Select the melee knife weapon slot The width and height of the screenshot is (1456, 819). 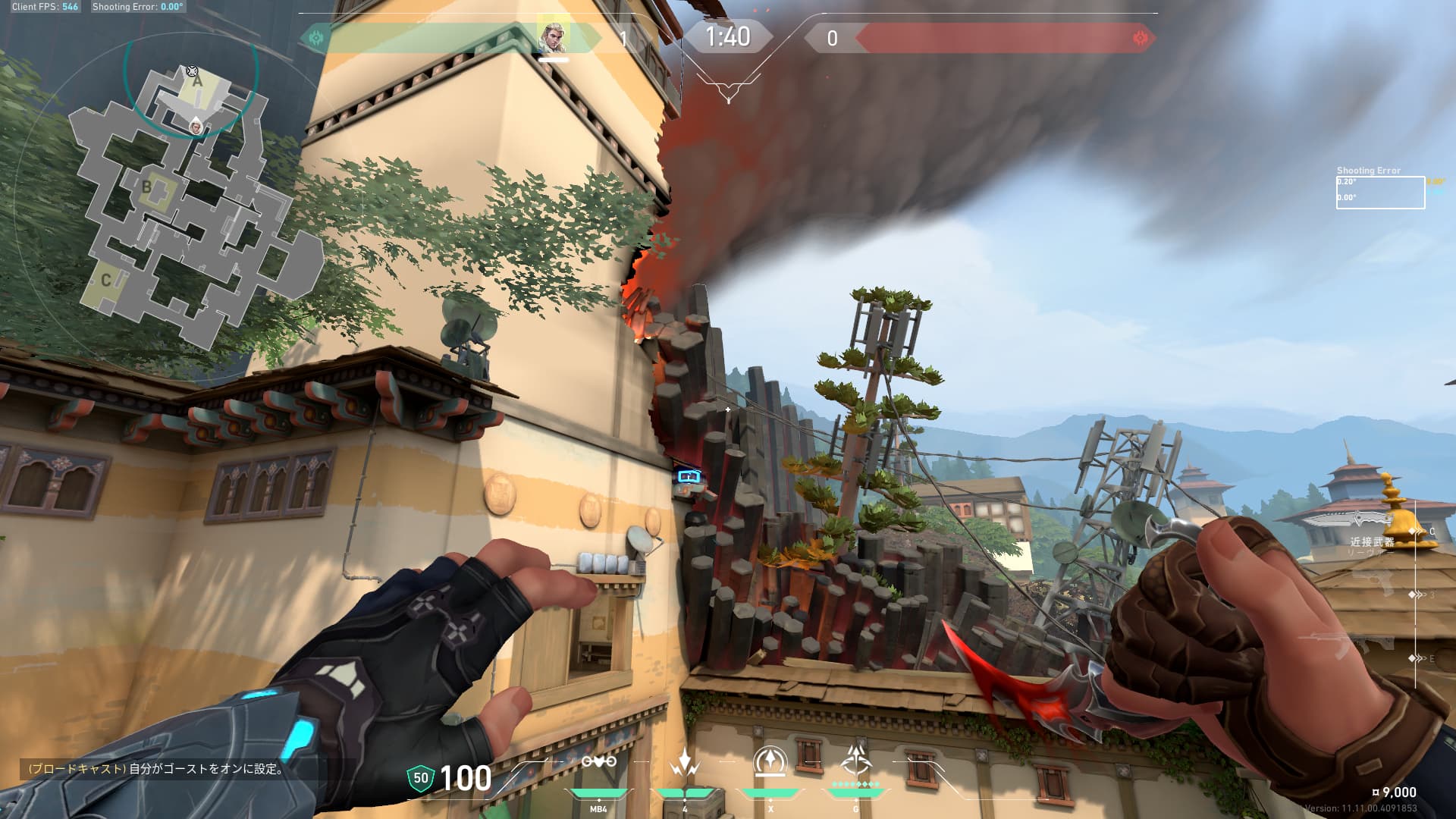pyautogui.click(x=1354, y=520)
